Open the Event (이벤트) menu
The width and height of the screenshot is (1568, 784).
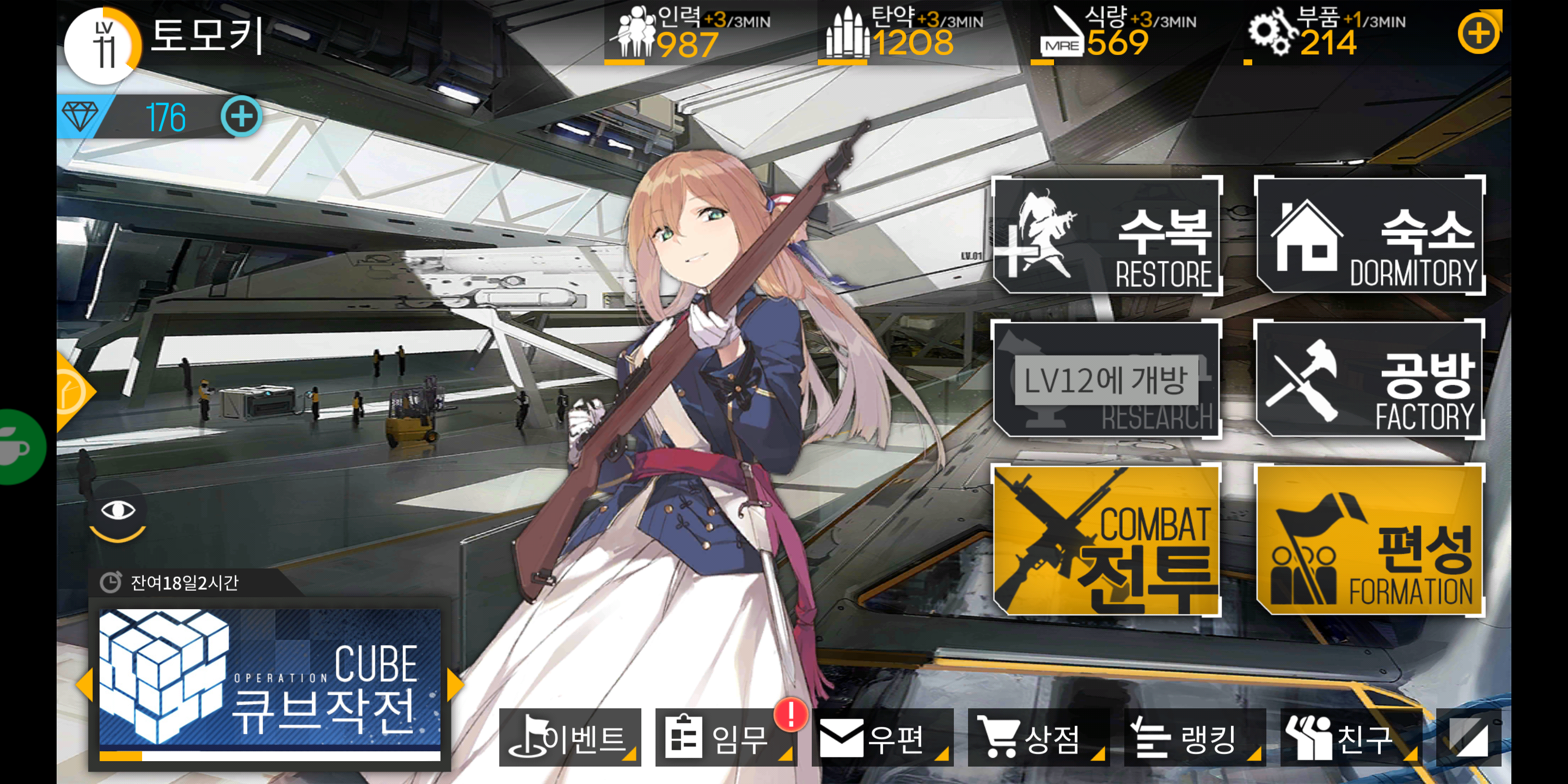(569, 738)
